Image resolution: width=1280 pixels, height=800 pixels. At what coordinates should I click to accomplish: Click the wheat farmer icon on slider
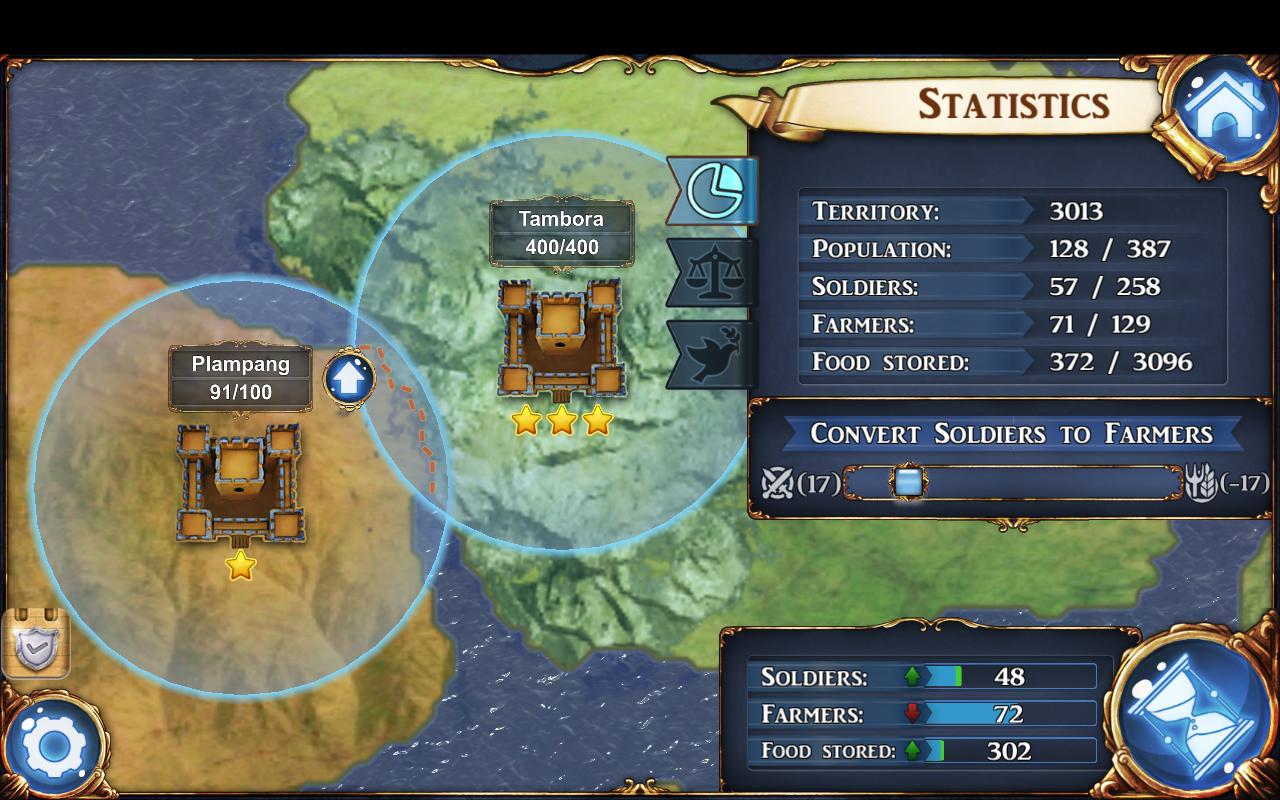[x=1200, y=484]
